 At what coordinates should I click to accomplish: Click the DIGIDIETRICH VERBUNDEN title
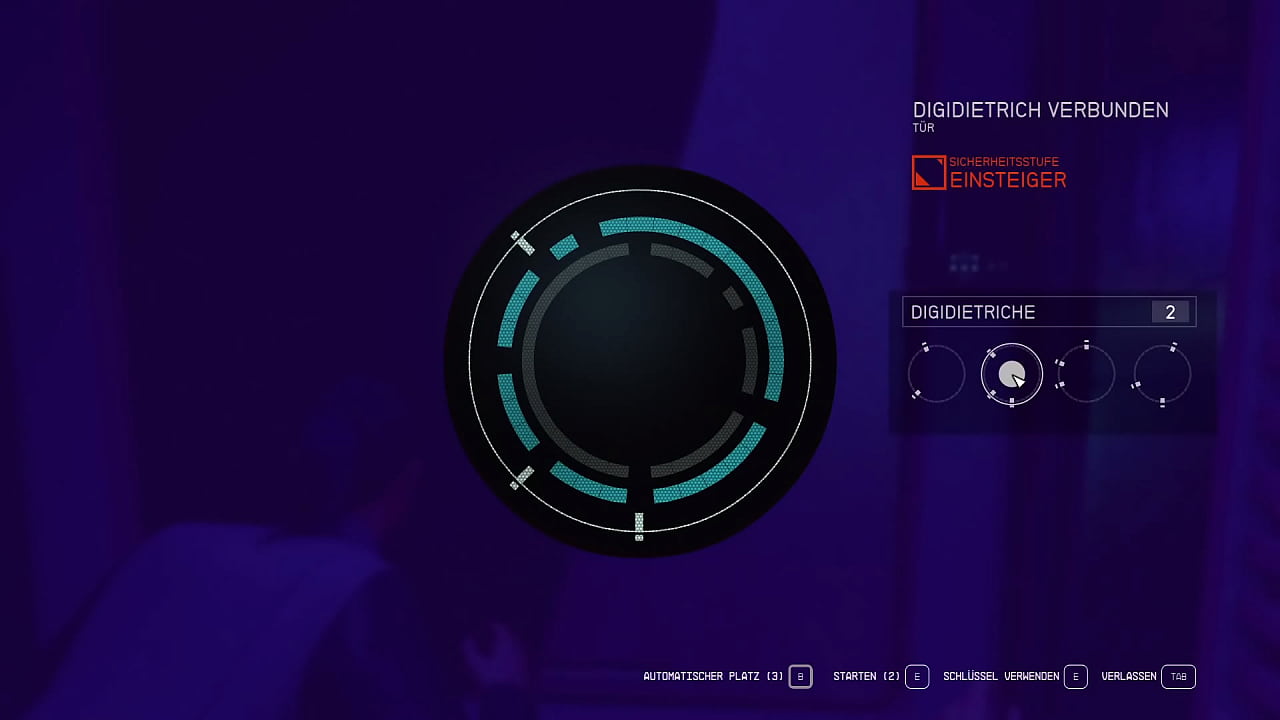pos(1040,110)
